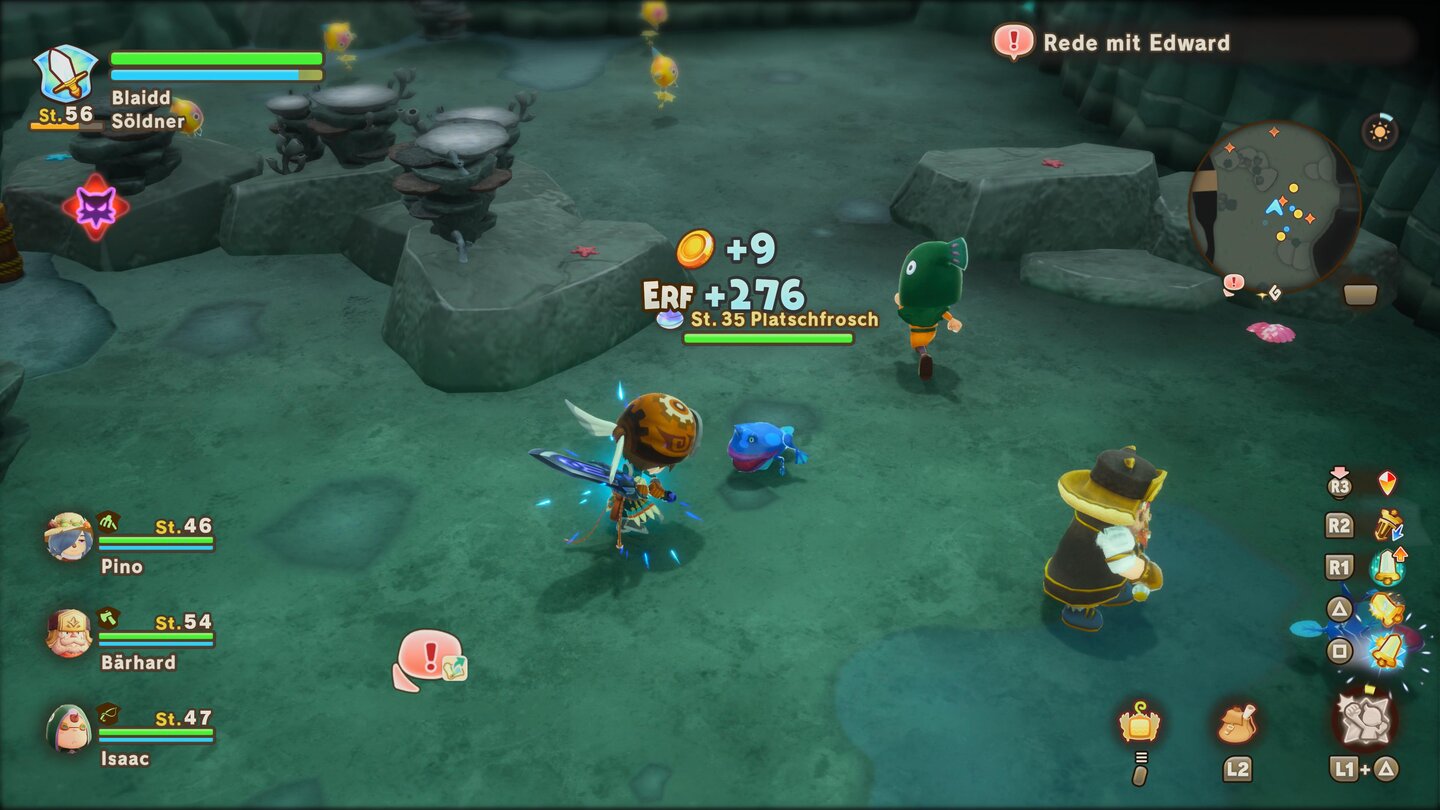Click the 'Rede mit Edward' quest text
The image size is (1440, 810).
[1135, 43]
